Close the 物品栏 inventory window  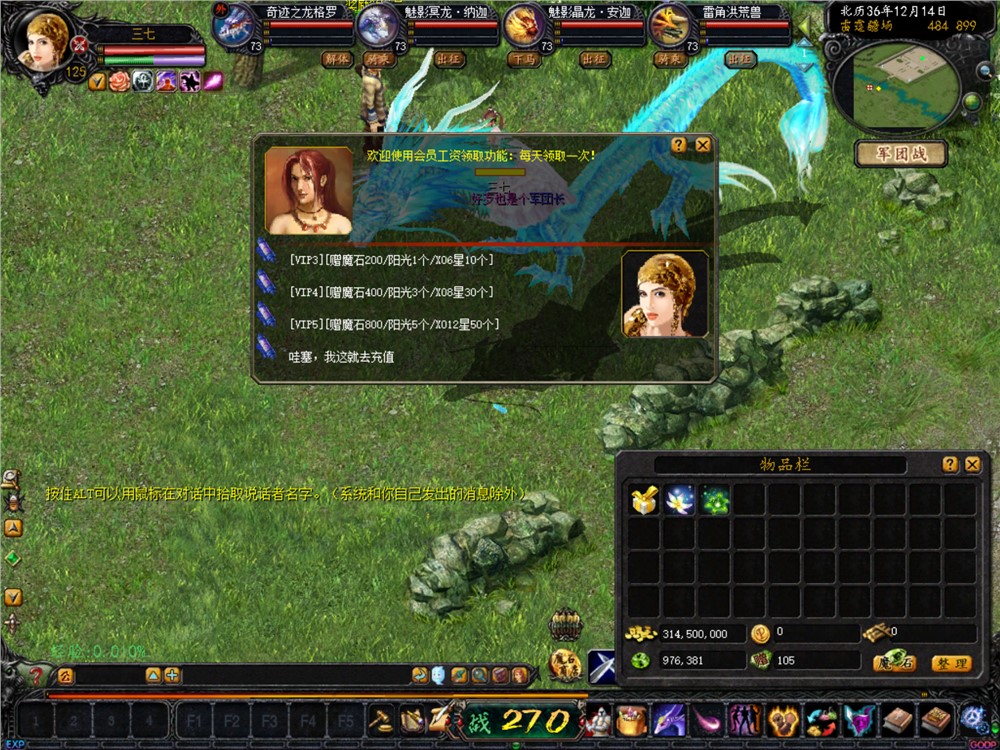click(972, 464)
